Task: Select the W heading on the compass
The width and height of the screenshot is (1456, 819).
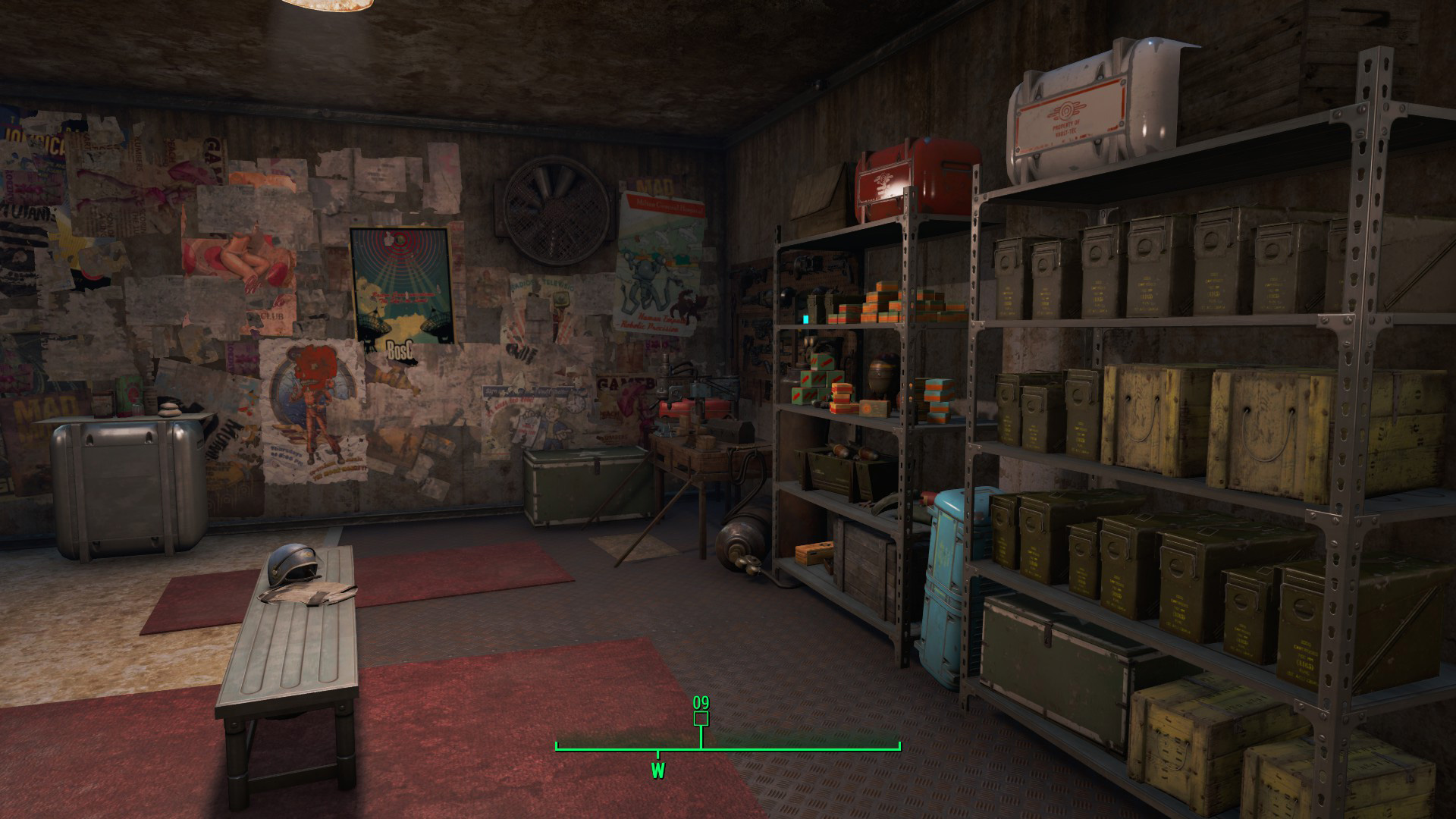Action: [657, 771]
